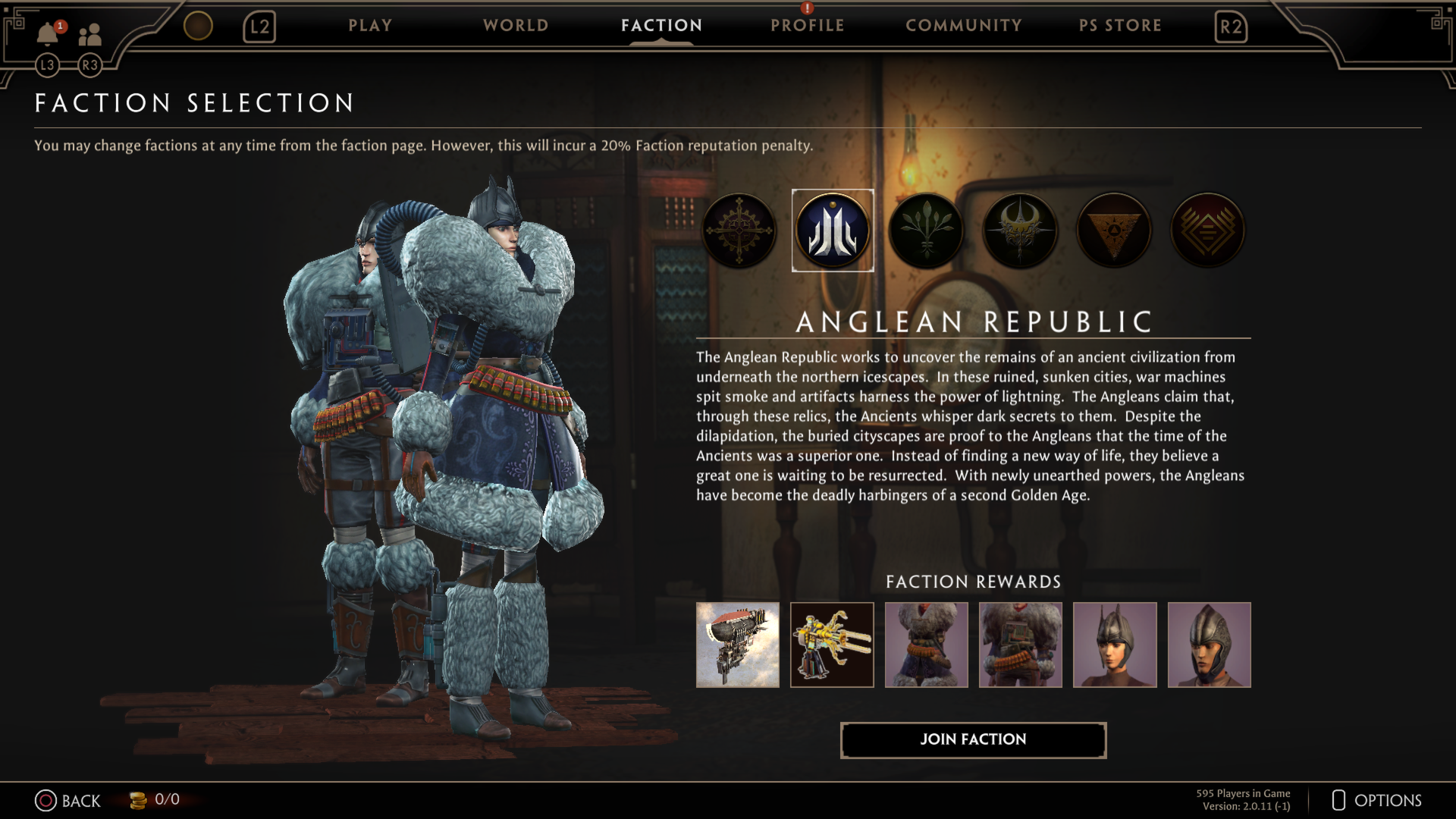
Task: Select the leftmost compass-style faction emblem
Action: [739, 230]
